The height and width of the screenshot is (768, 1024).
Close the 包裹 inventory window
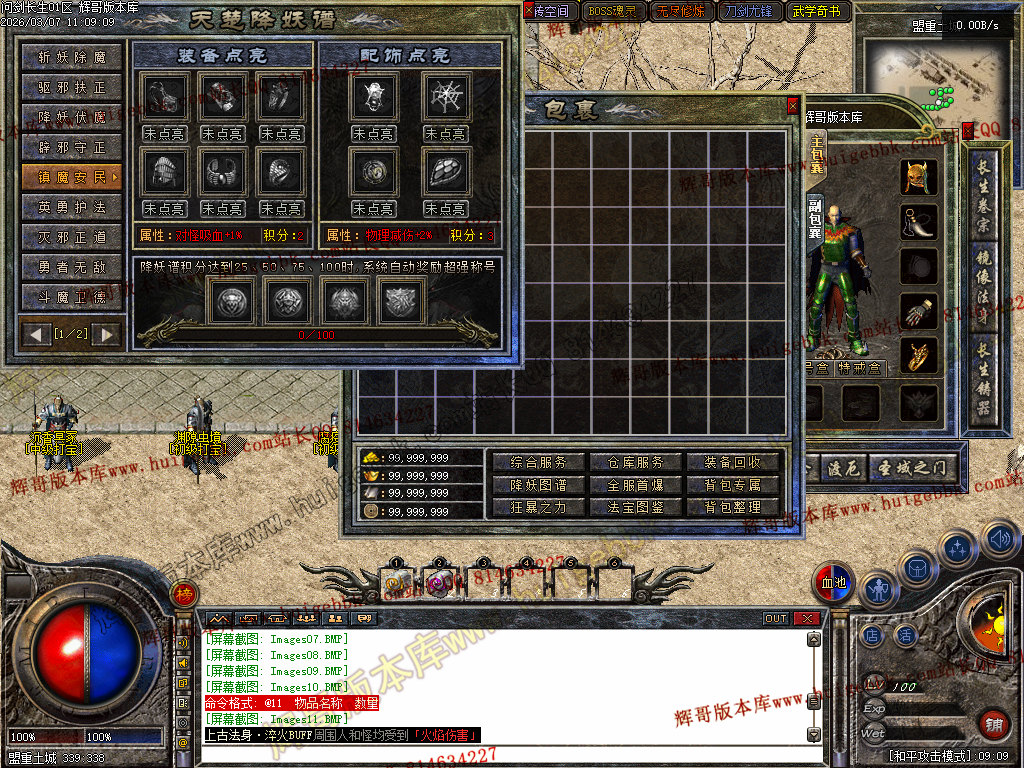[x=793, y=105]
